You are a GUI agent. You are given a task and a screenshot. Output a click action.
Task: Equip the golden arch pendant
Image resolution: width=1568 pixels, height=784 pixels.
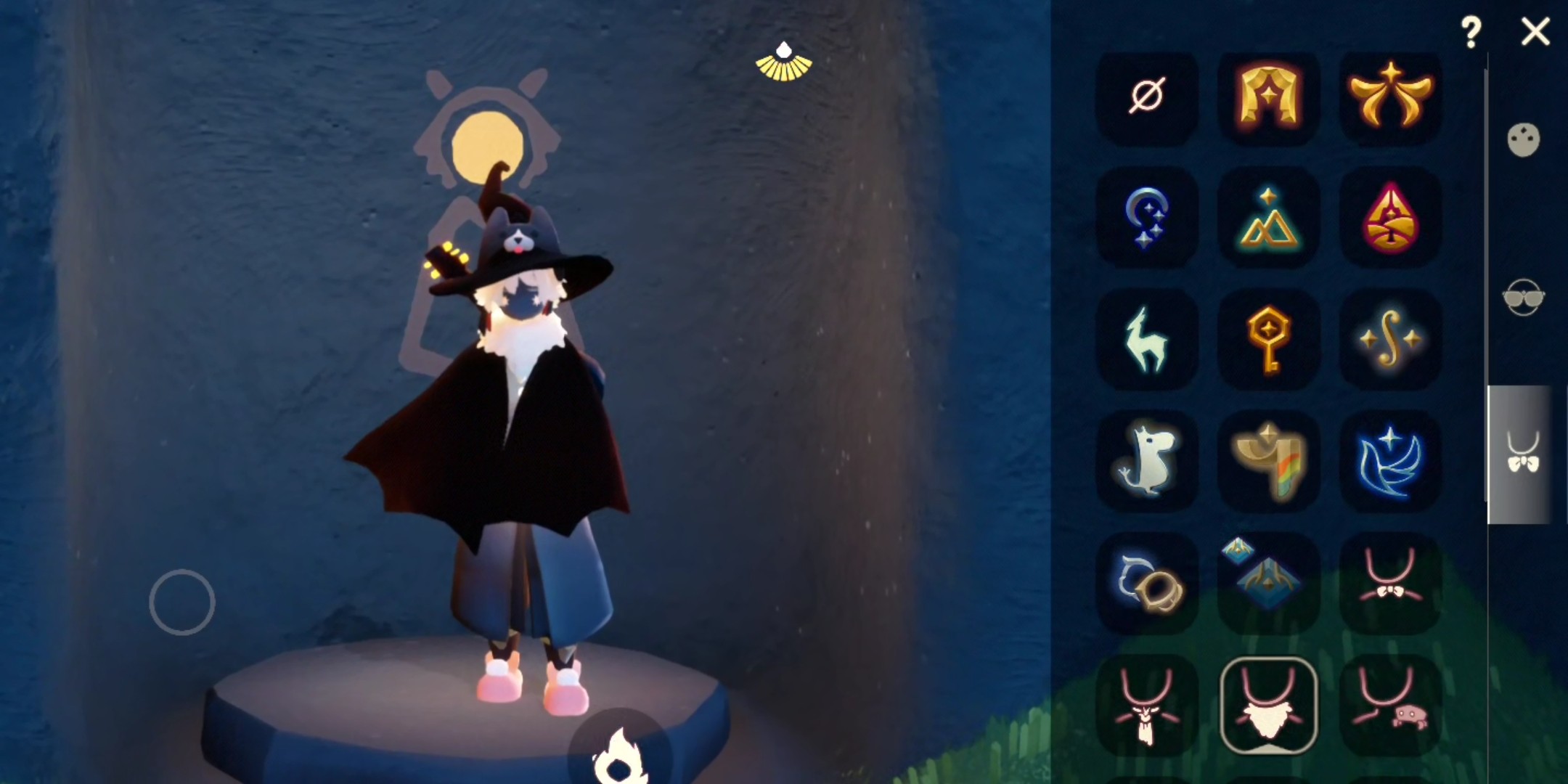point(1268,96)
